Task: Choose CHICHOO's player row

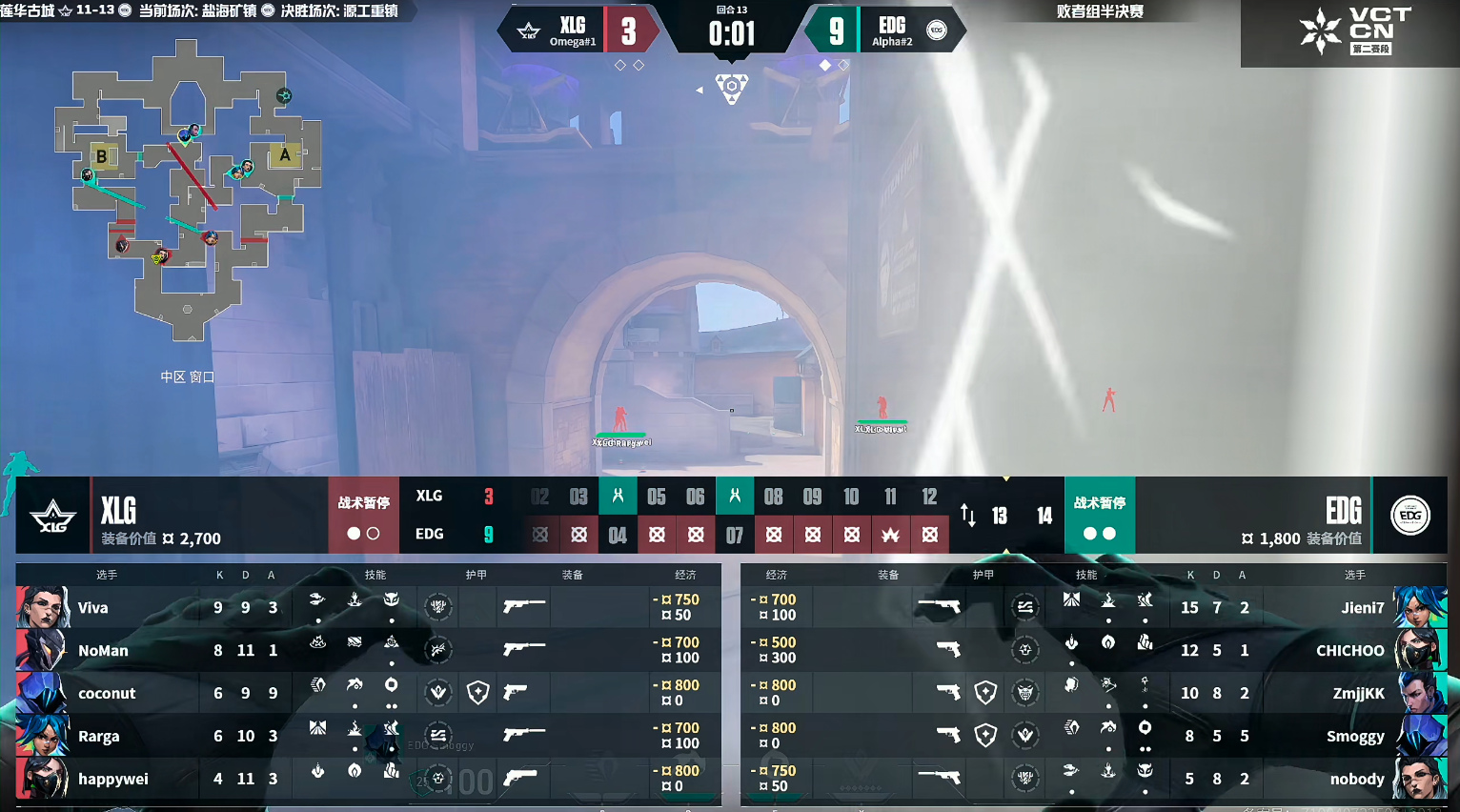Action: click(x=1093, y=650)
